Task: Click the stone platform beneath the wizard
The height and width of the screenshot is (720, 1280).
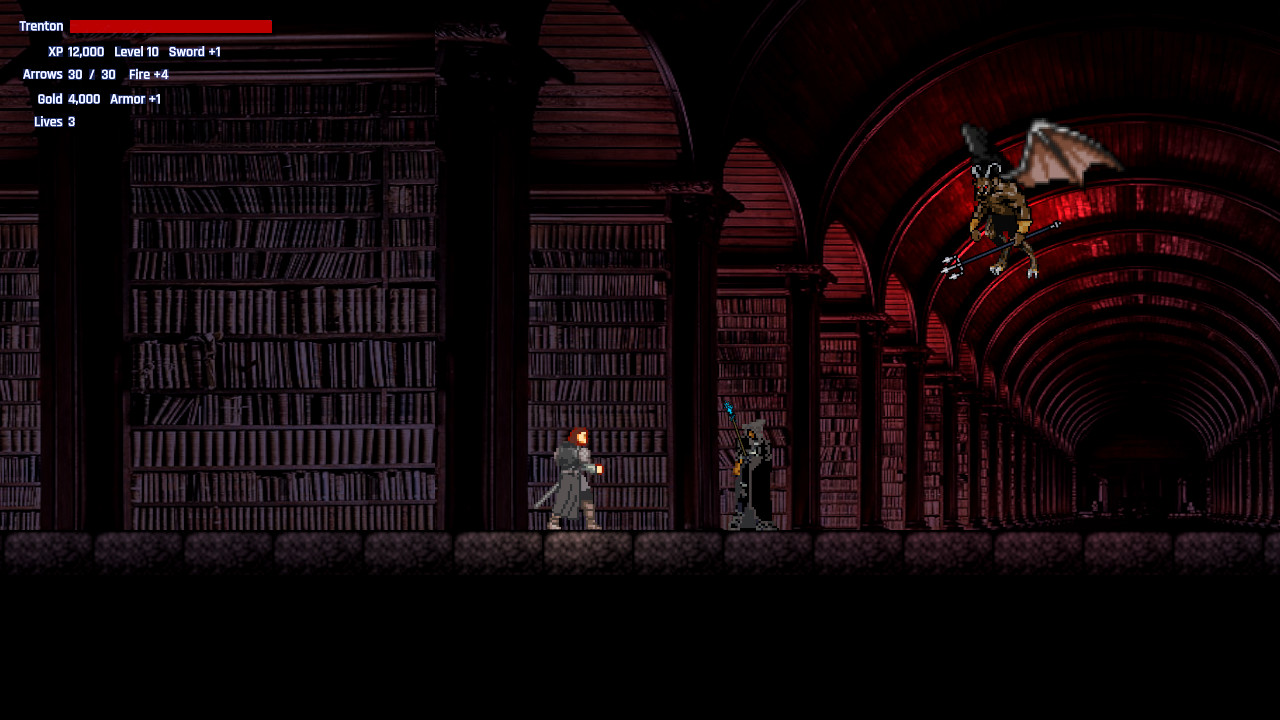Action: click(752, 552)
